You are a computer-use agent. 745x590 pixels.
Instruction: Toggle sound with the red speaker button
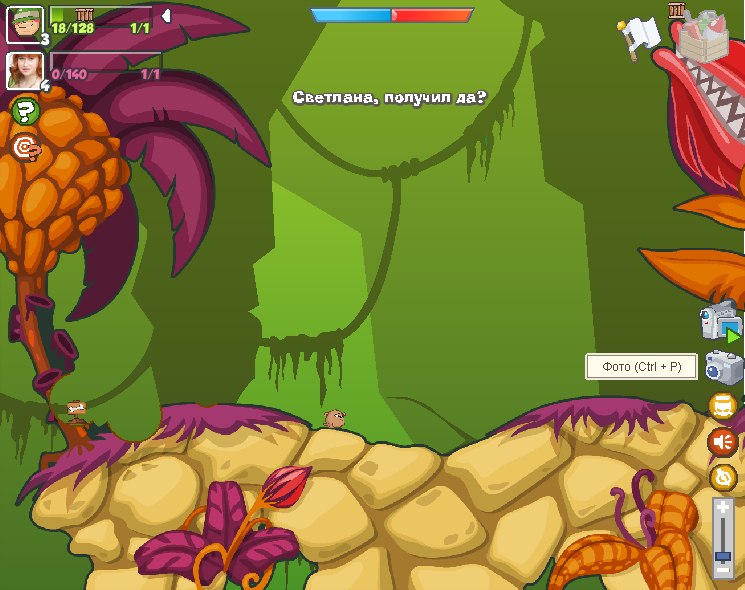coord(722,441)
